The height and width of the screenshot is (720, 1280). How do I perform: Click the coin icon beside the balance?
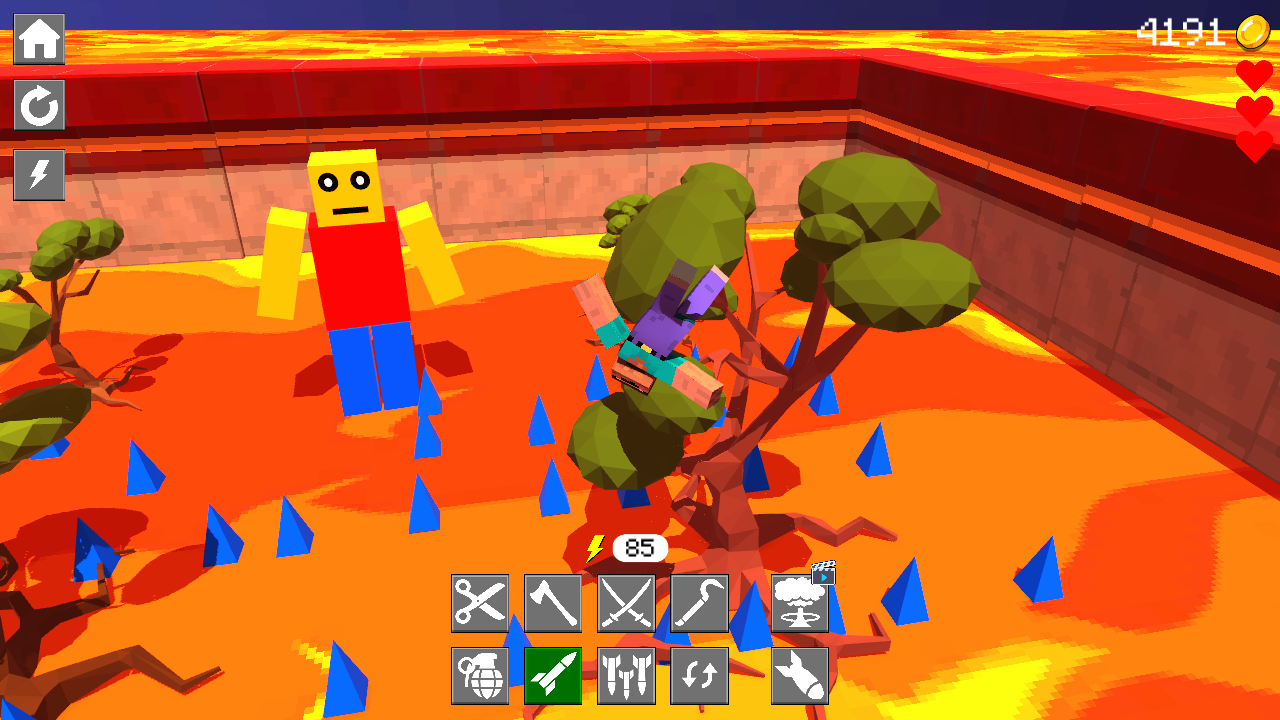1256,31
